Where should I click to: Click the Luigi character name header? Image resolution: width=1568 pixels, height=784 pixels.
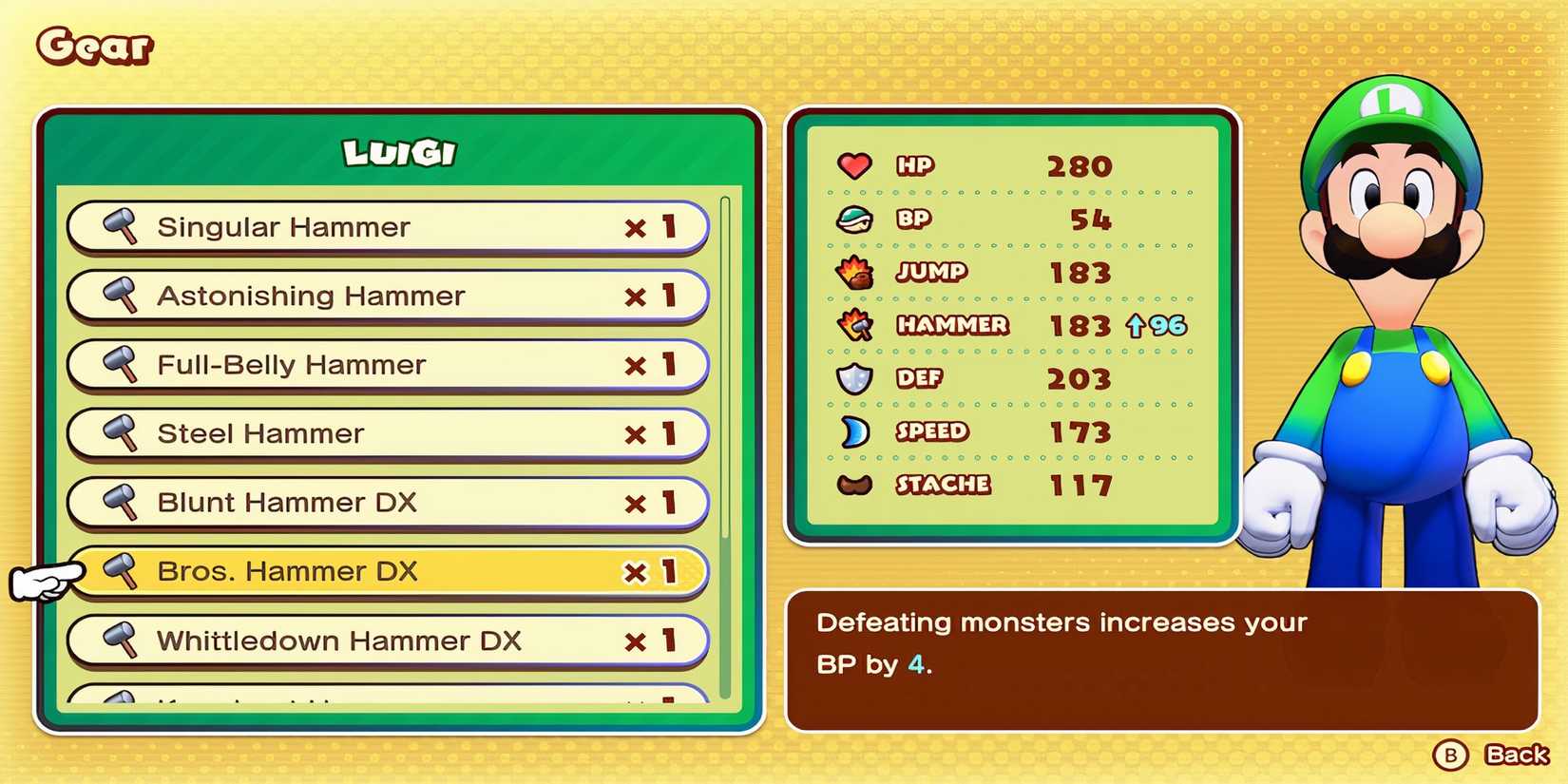(397, 151)
